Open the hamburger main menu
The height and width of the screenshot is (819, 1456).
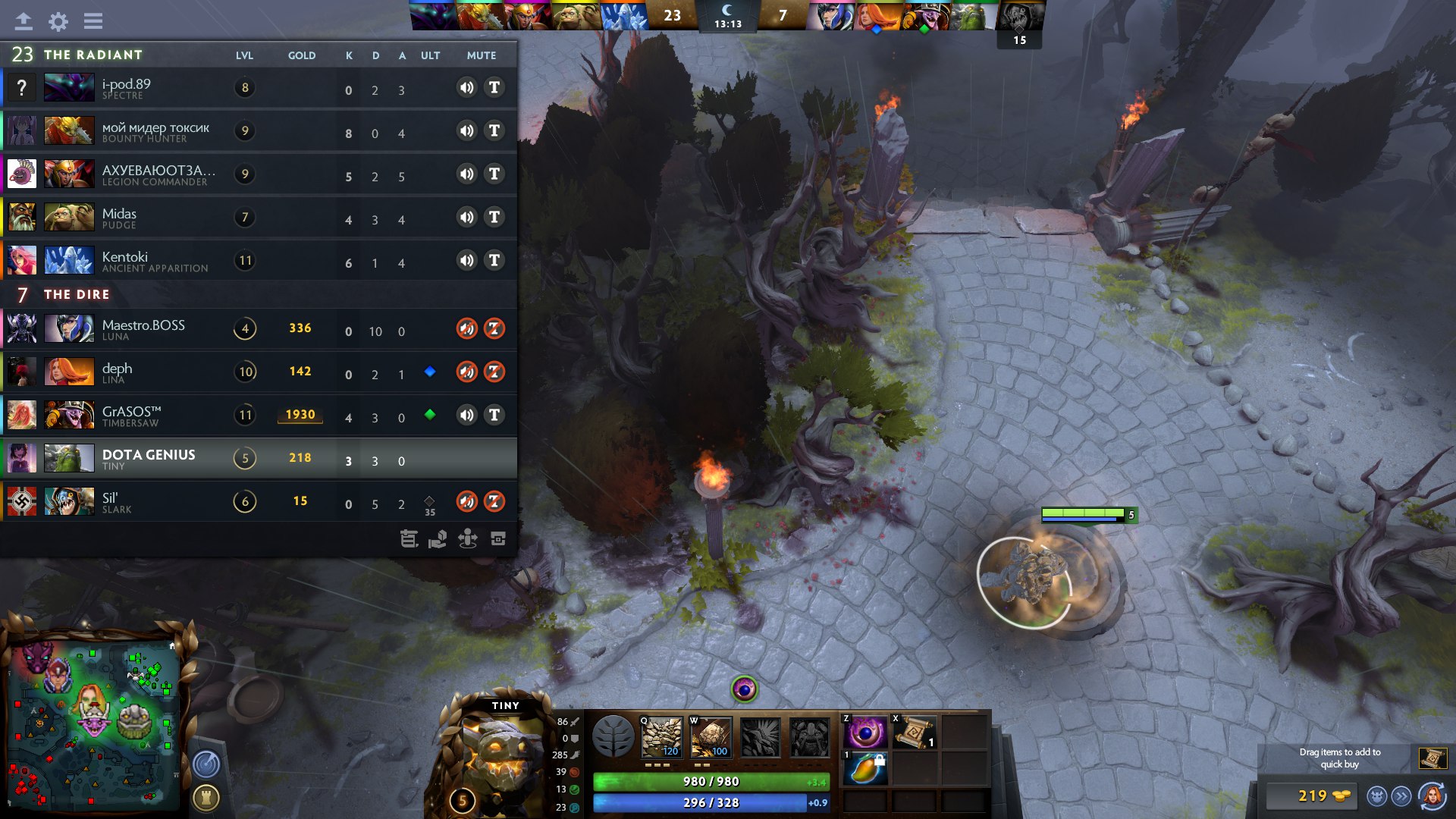tap(93, 21)
